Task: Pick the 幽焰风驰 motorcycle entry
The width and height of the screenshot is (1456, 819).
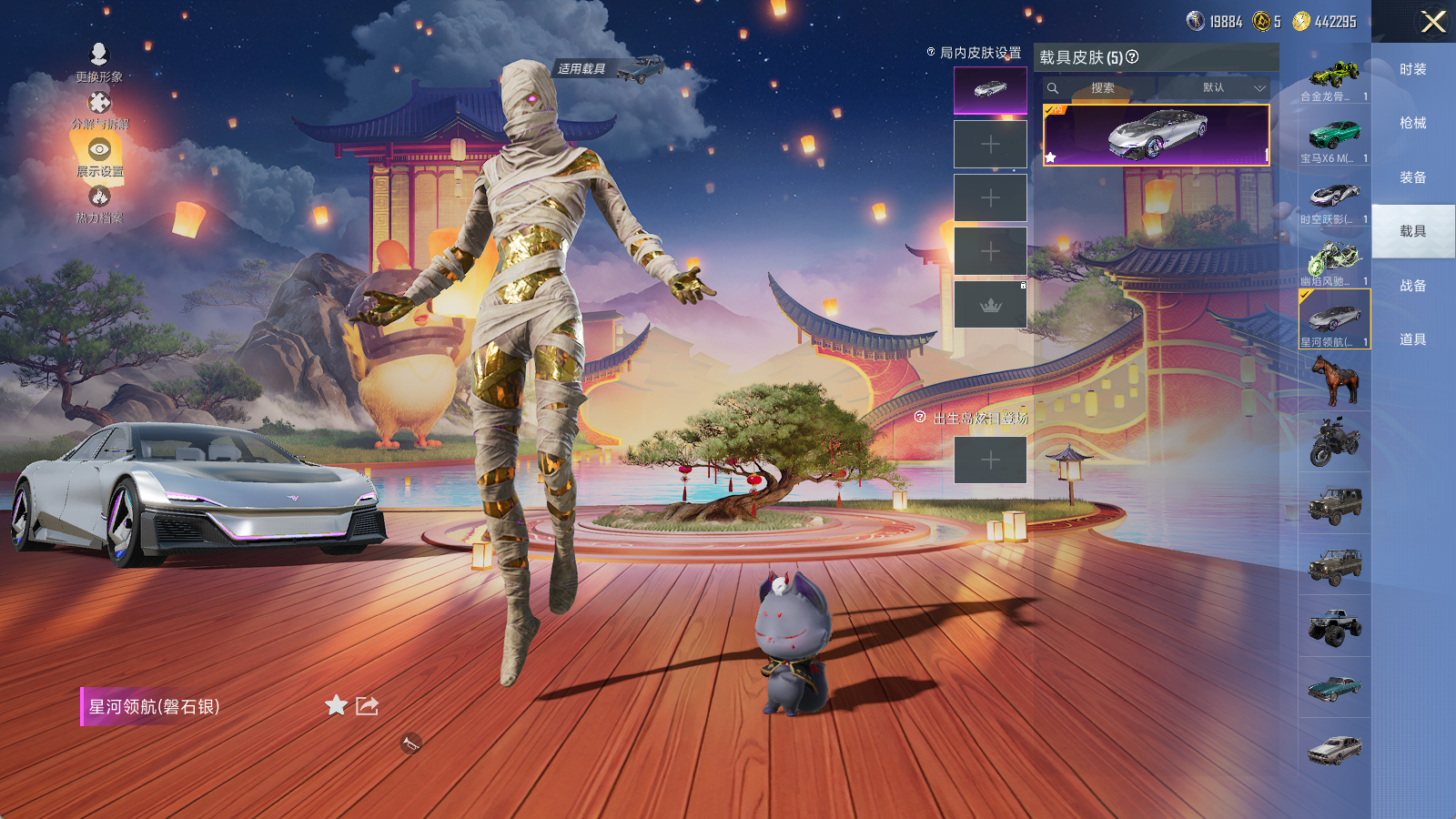Action: [x=1334, y=261]
